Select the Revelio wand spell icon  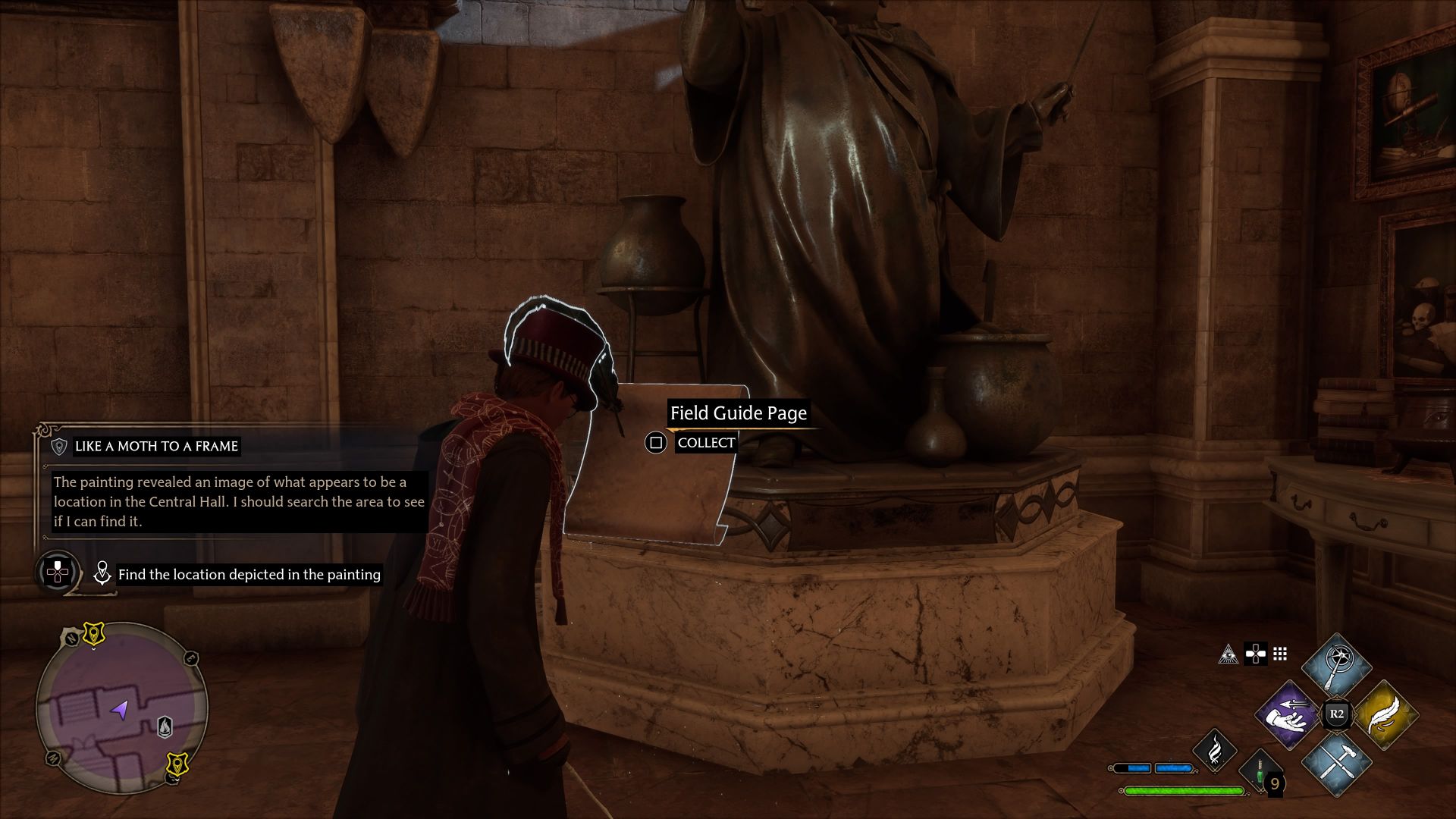1336,663
